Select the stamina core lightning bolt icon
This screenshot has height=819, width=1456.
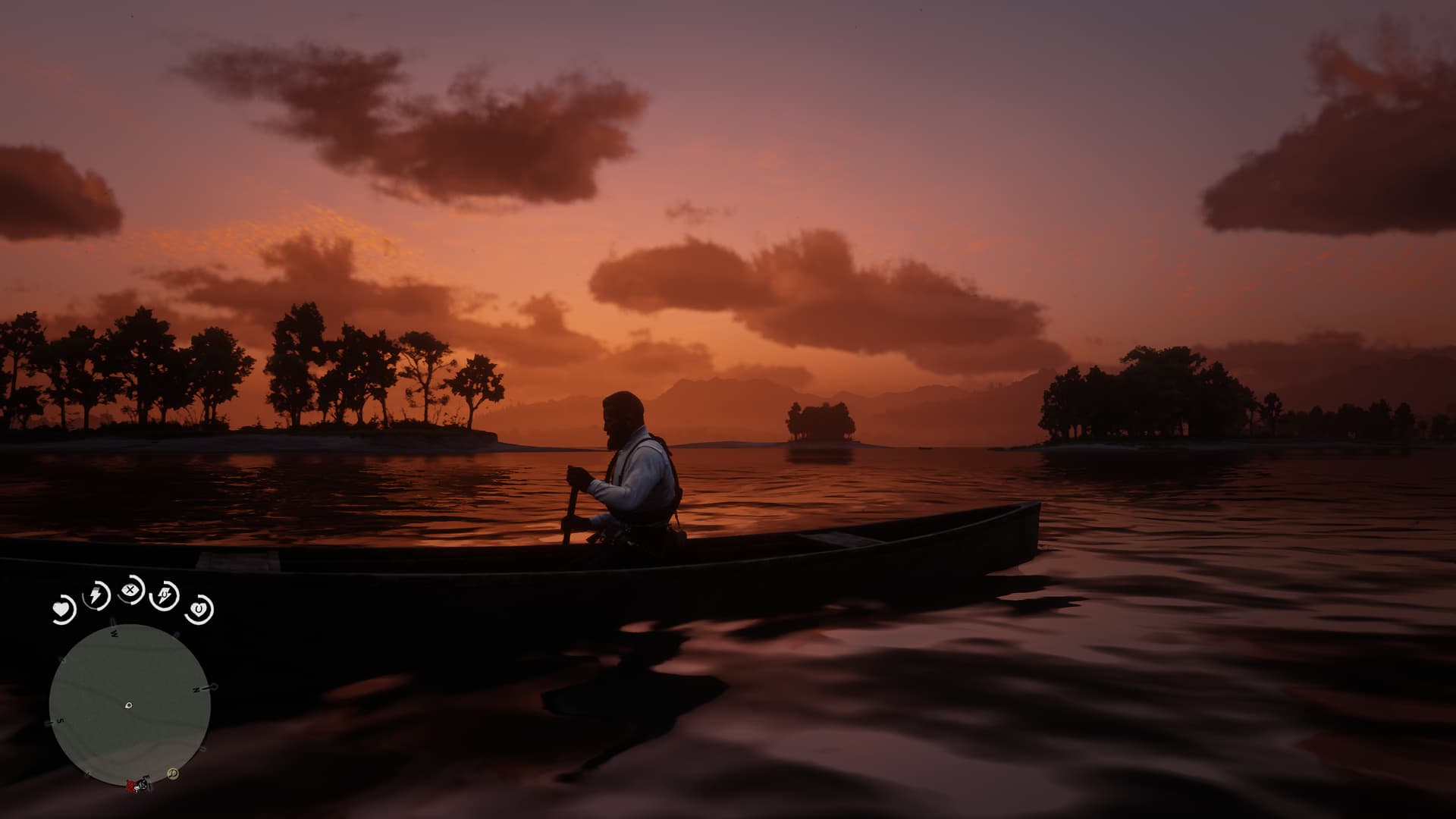[96, 595]
